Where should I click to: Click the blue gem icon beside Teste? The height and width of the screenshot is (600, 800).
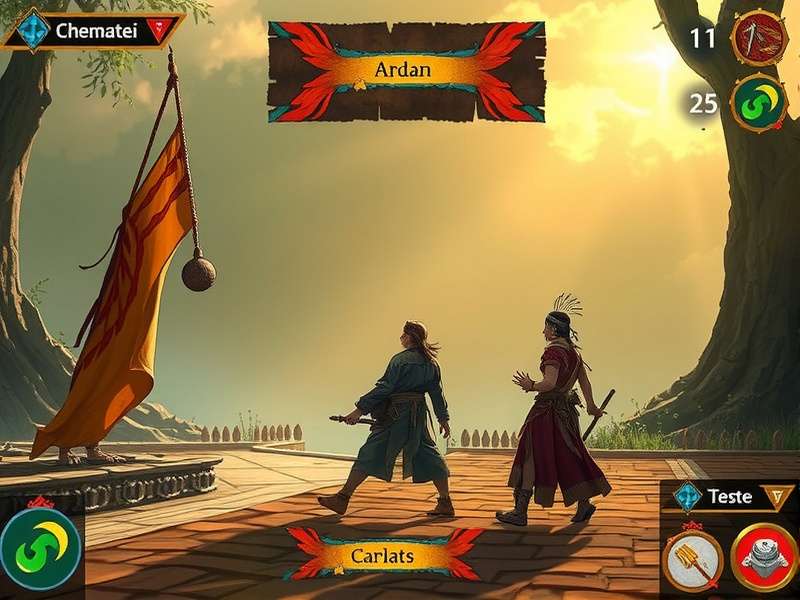click(x=688, y=496)
